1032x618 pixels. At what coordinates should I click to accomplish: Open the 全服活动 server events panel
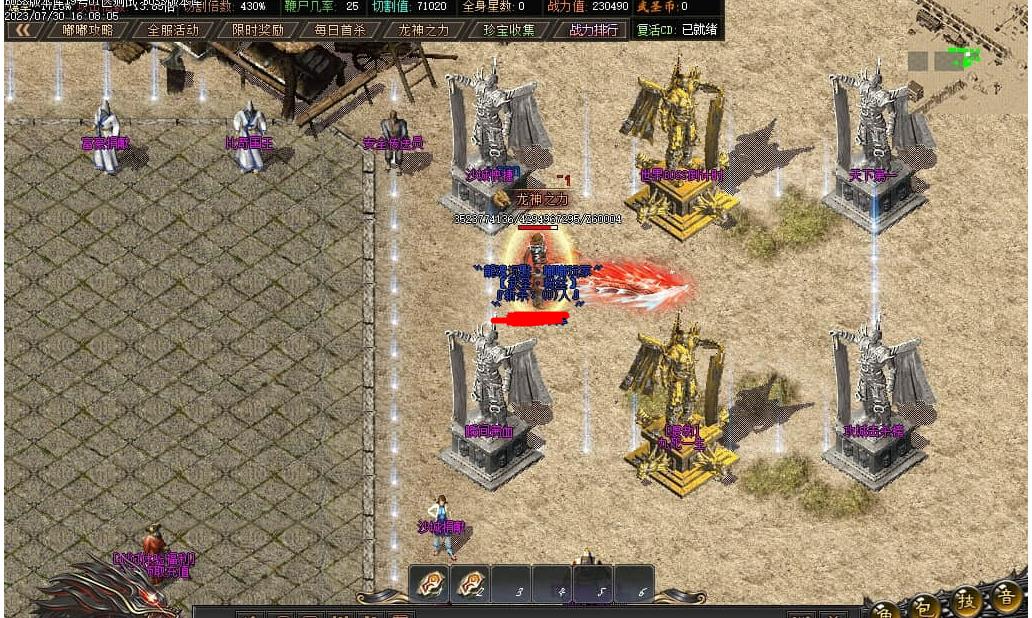(173, 30)
